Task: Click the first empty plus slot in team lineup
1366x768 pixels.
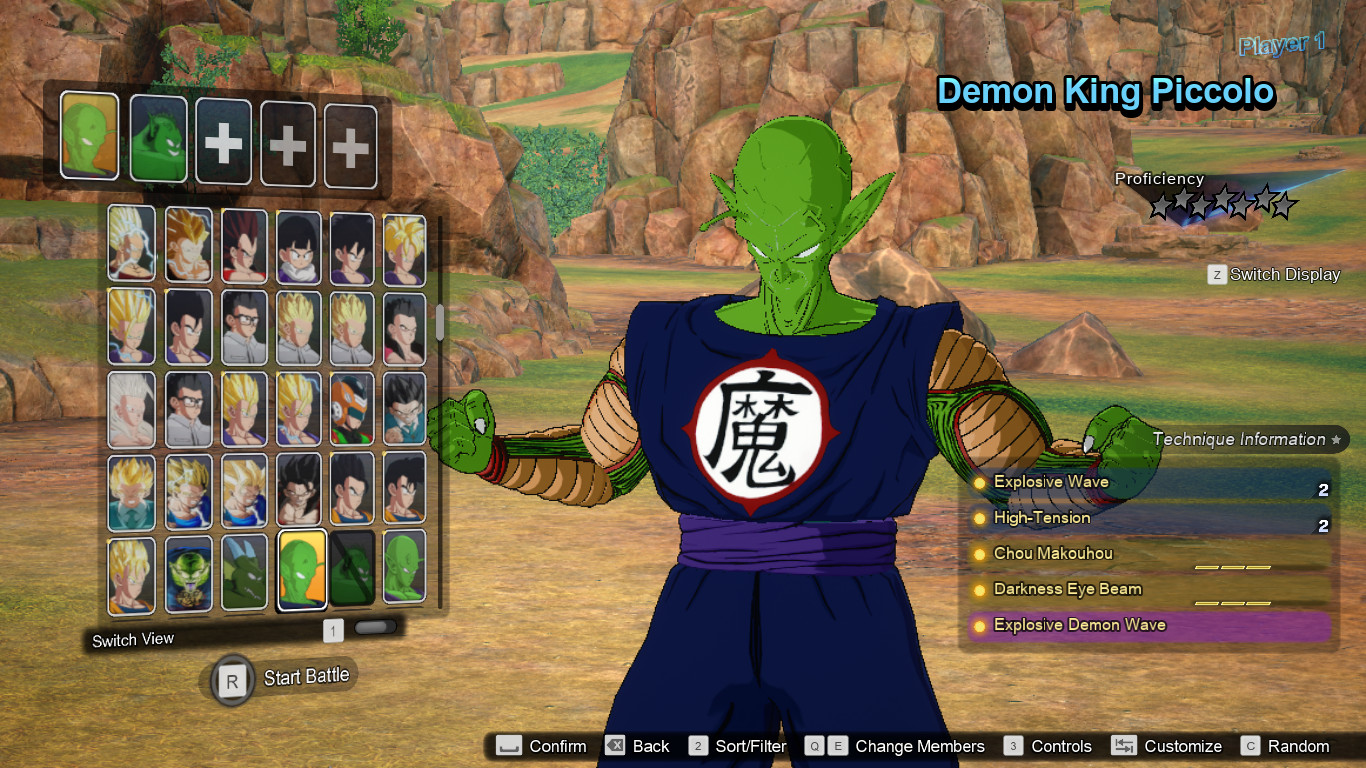Action: [222, 143]
